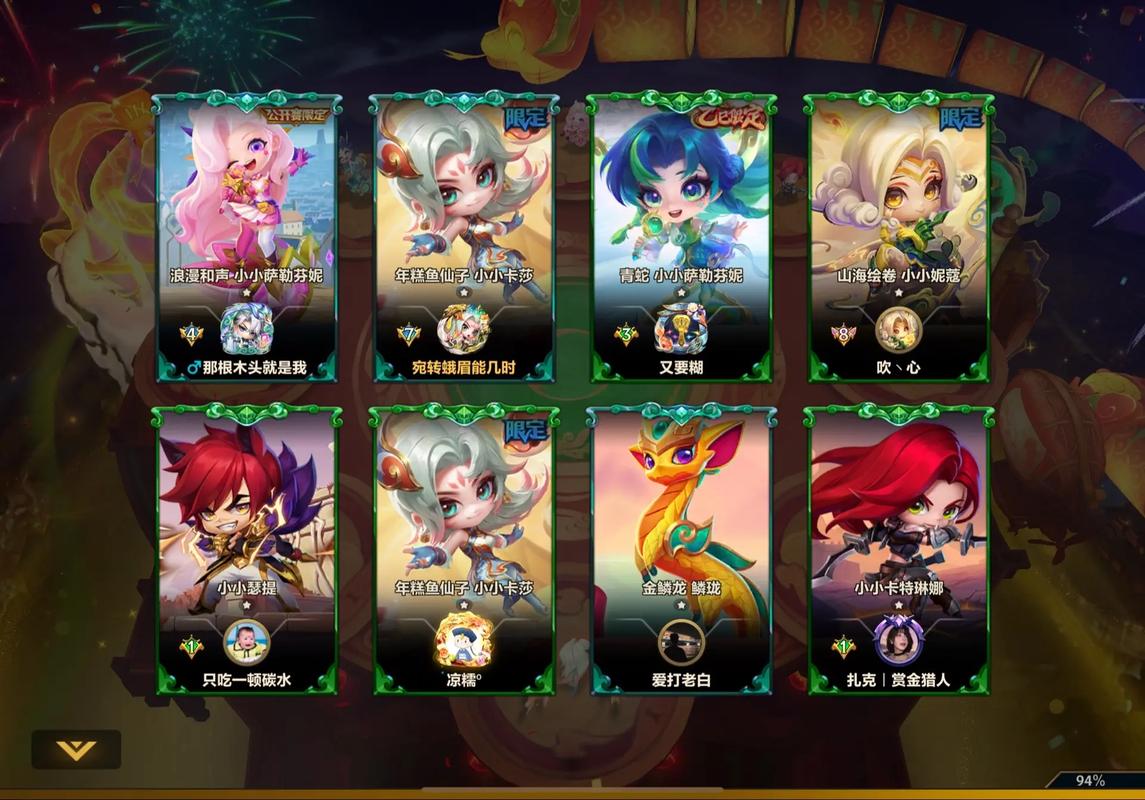This screenshot has width=1145, height=800.
Task: Open the avatar of ♂那根木头就是我
Action: pos(246,329)
